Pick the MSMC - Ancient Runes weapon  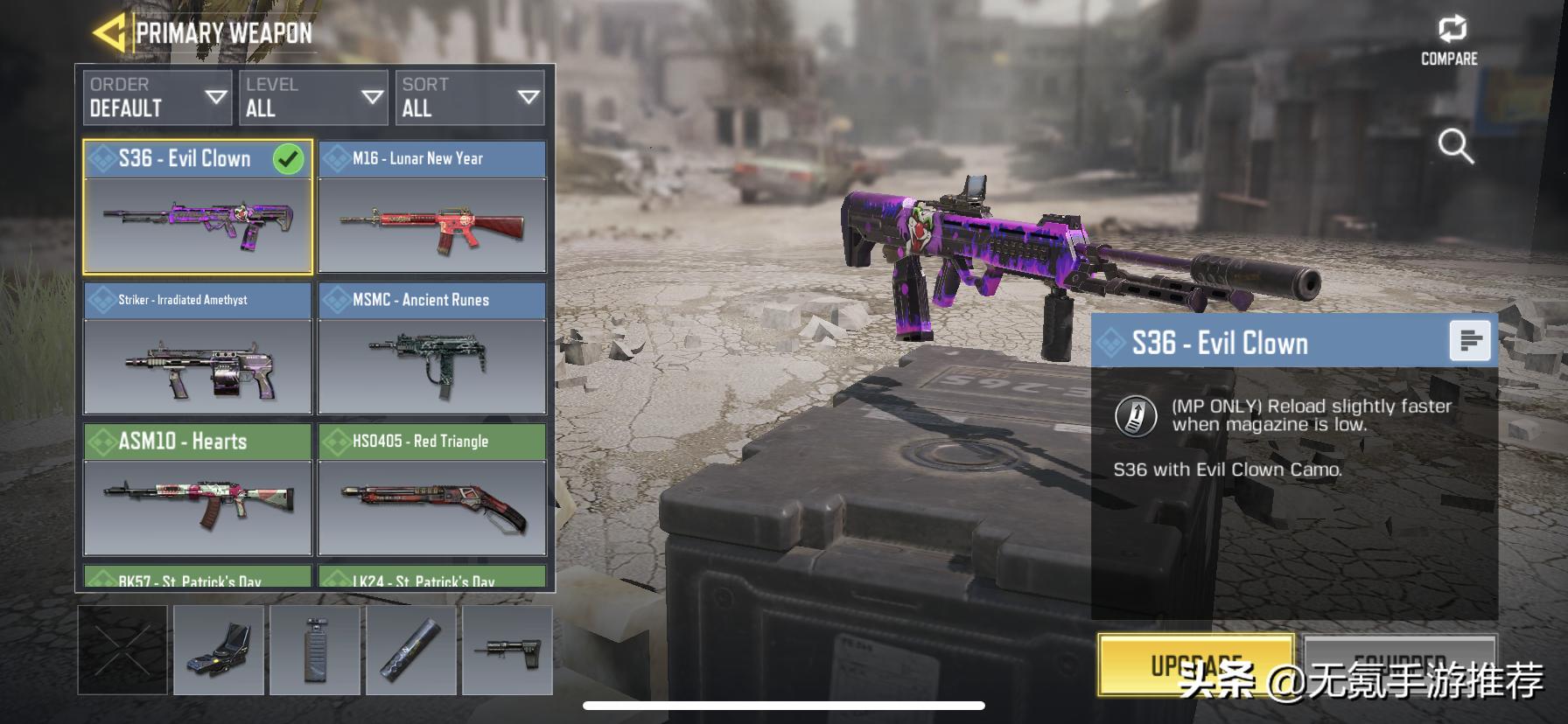[x=432, y=348]
